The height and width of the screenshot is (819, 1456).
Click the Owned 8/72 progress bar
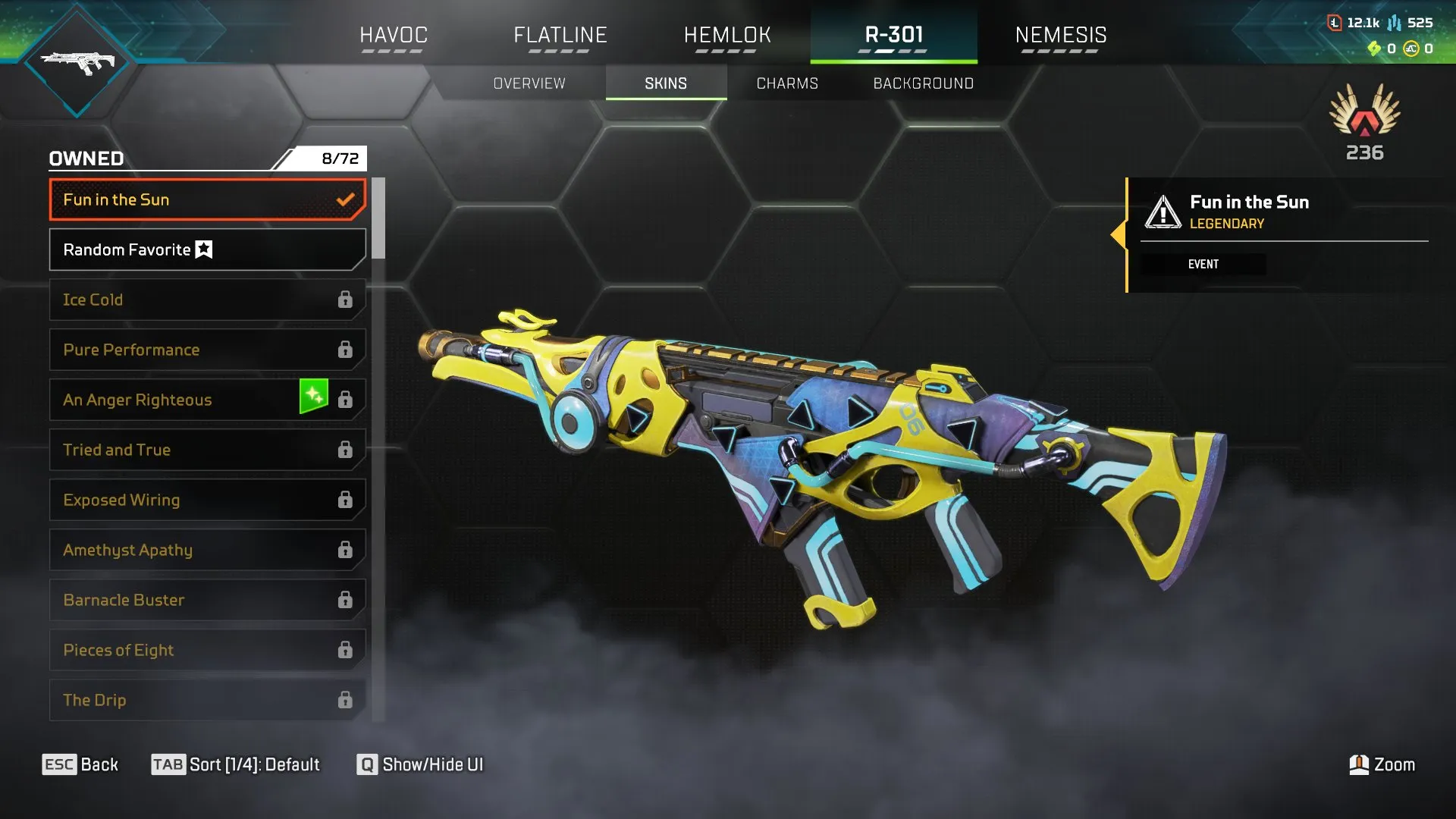tap(207, 158)
